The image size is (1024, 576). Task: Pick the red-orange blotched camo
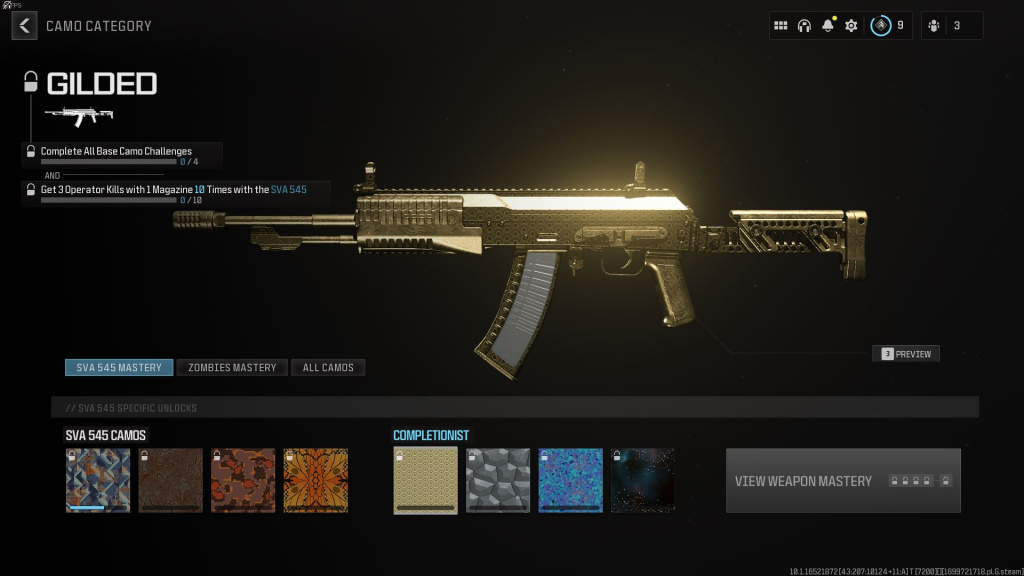pyautogui.click(x=243, y=481)
